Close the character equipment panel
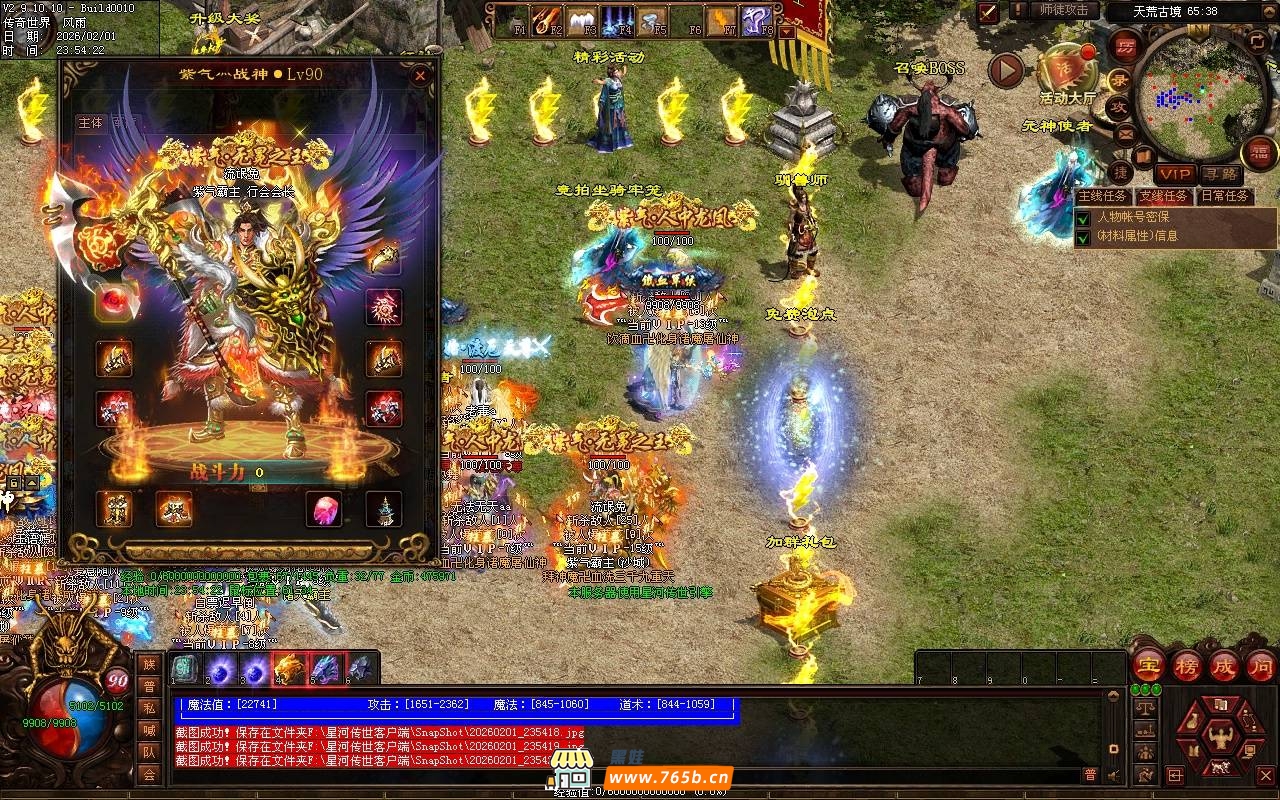 click(420, 76)
